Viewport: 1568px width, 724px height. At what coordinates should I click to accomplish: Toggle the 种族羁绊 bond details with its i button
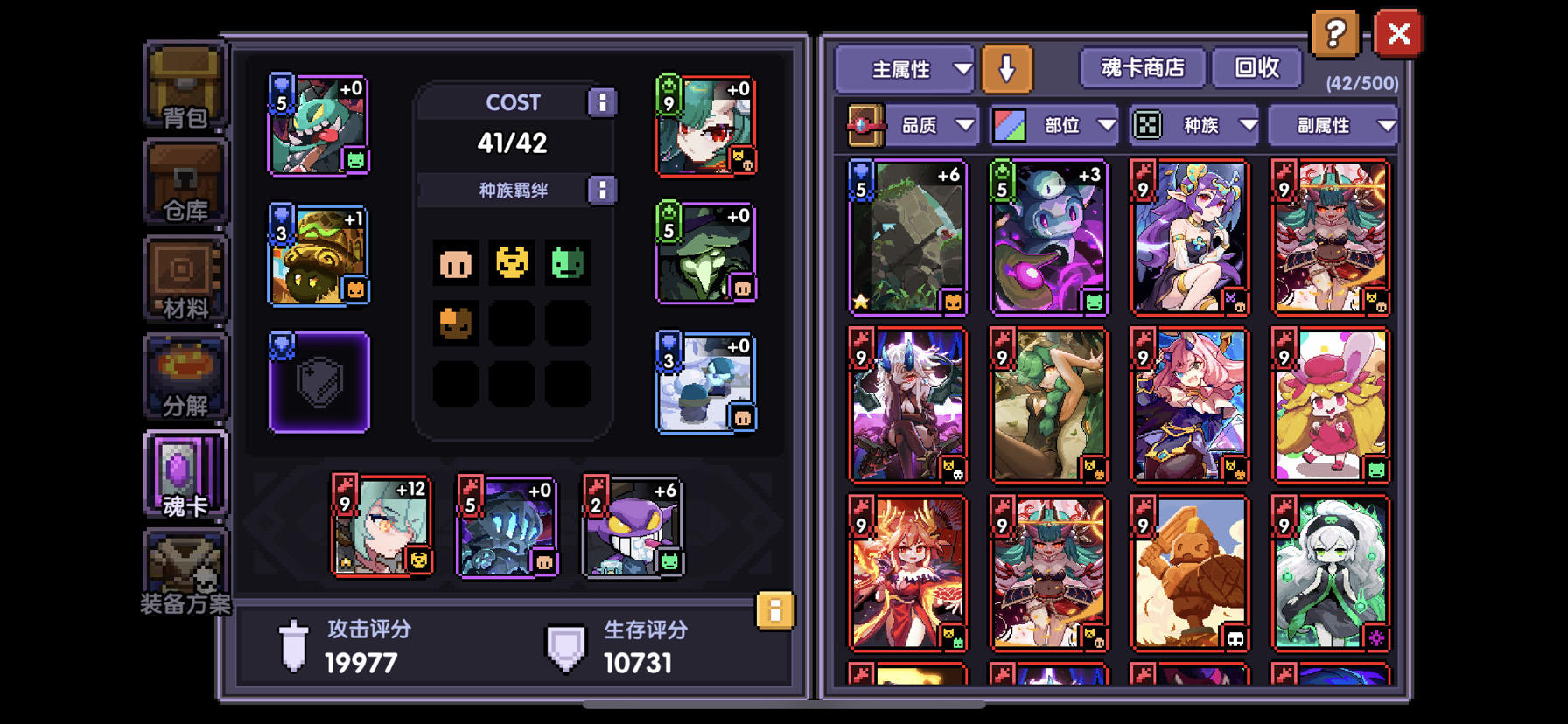602,190
